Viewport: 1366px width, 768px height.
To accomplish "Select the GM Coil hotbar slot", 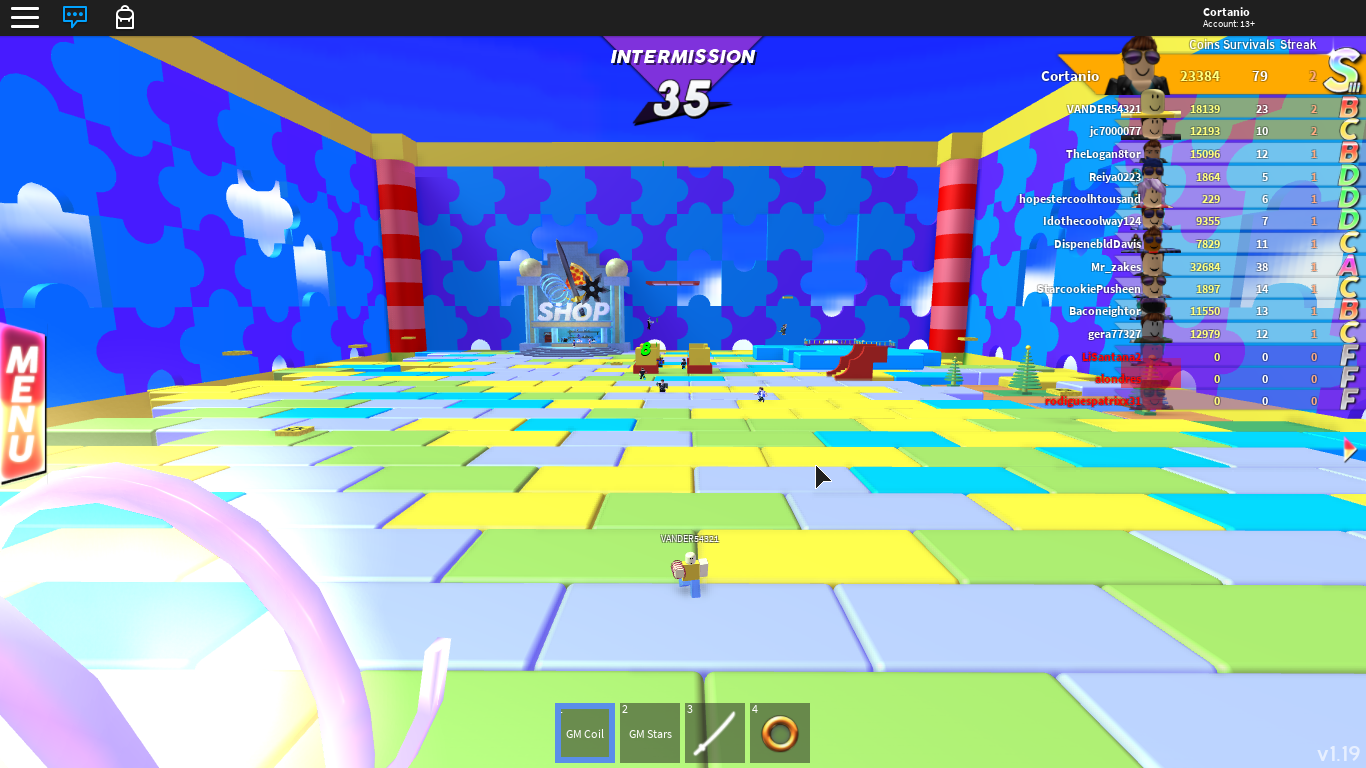I will coord(585,733).
